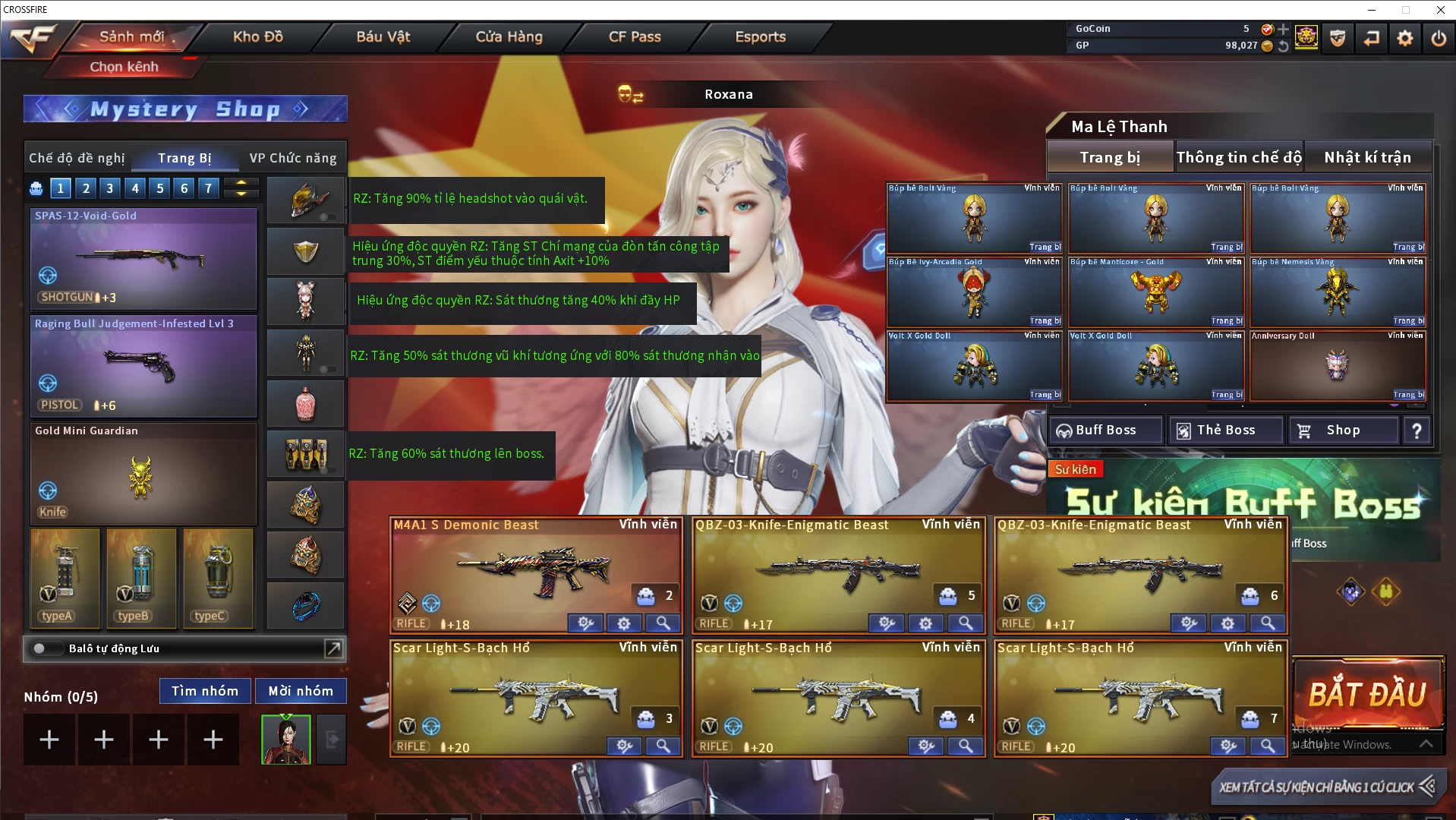Open the CF Pass menu
This screenshot has width=1456, height=820.
tap(635, 36)
